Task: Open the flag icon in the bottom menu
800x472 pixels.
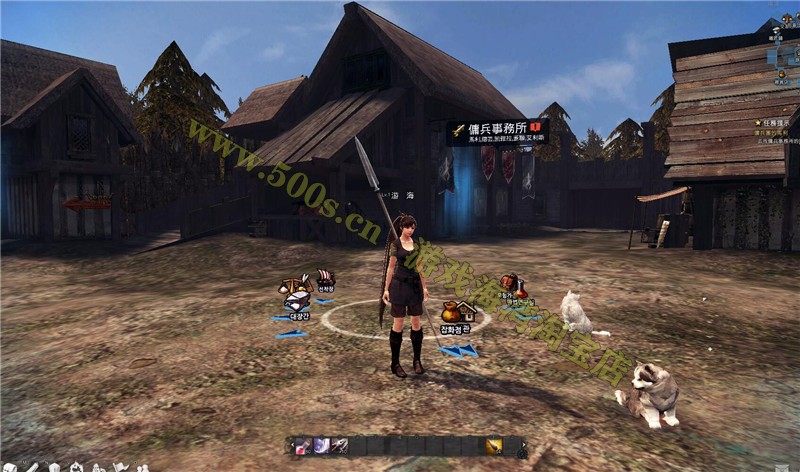Action: (121, 467)
